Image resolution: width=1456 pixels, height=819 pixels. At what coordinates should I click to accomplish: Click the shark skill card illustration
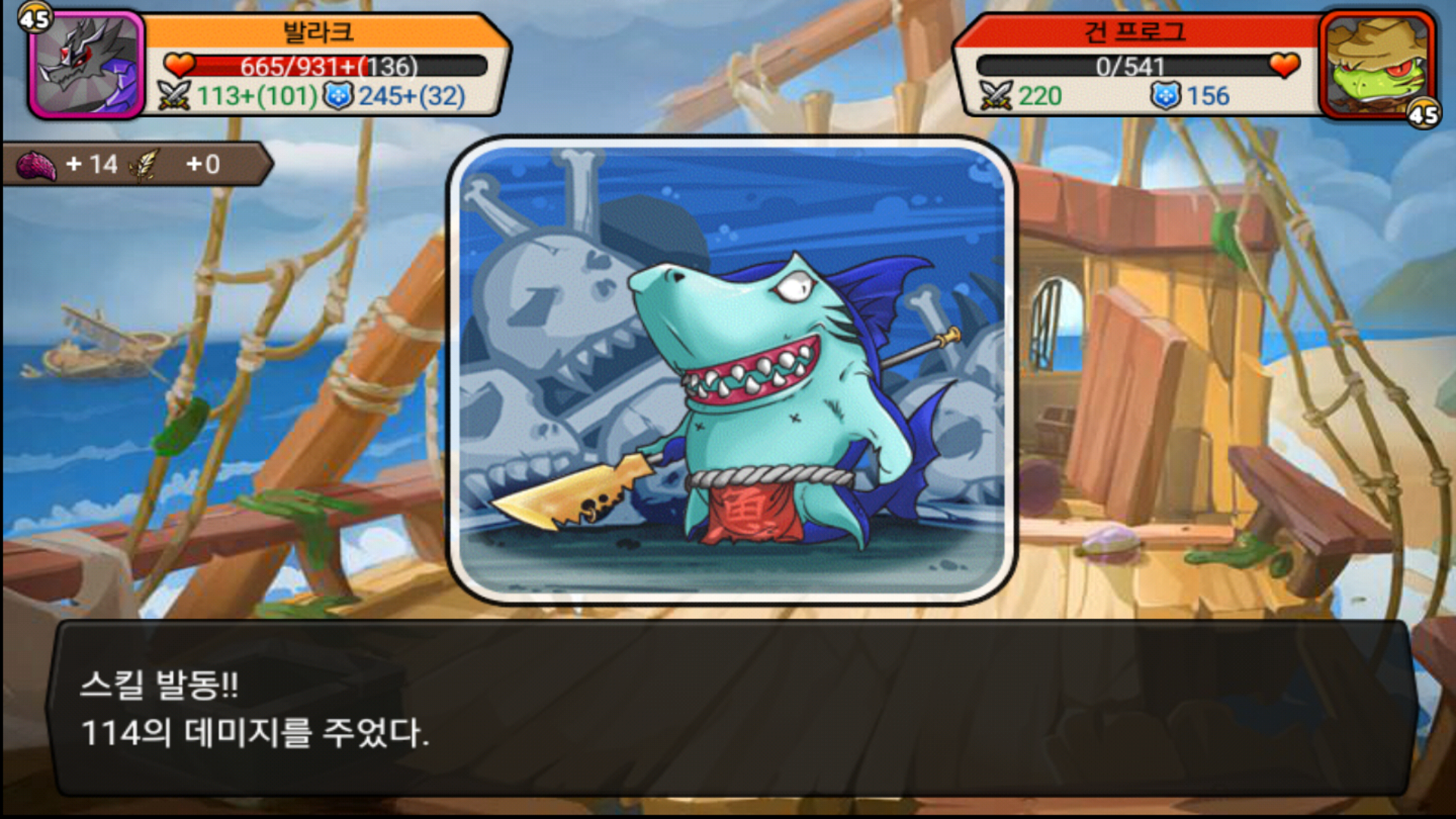732,370
